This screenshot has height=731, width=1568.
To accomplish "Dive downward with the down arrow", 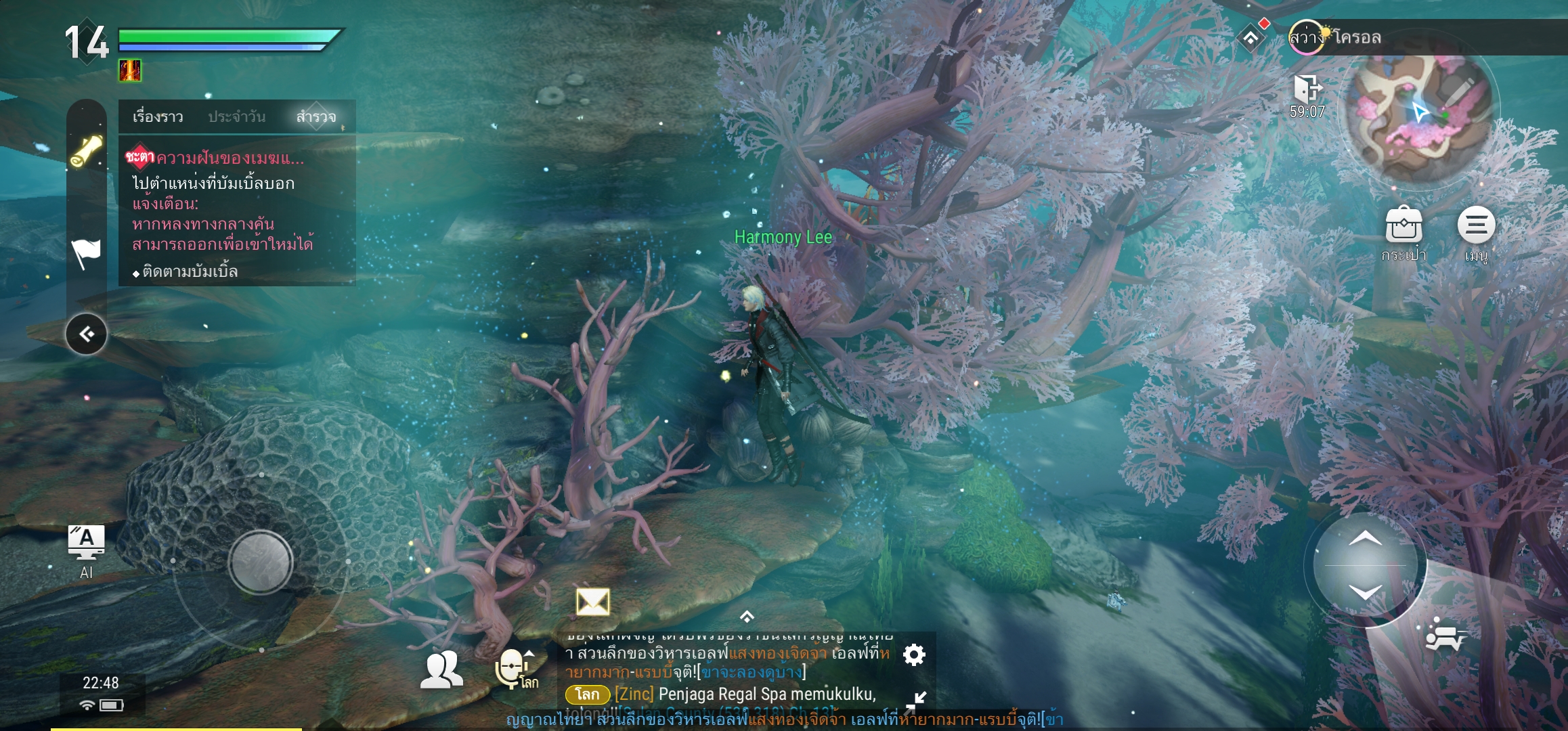I will [1365, 593].
